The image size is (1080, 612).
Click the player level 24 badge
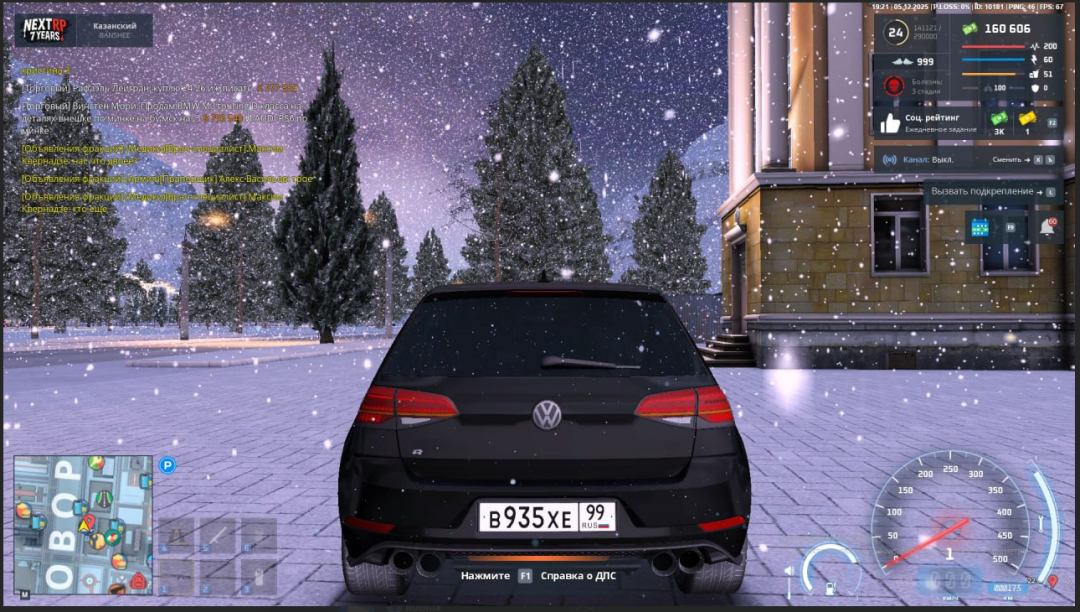coord(896,33)
